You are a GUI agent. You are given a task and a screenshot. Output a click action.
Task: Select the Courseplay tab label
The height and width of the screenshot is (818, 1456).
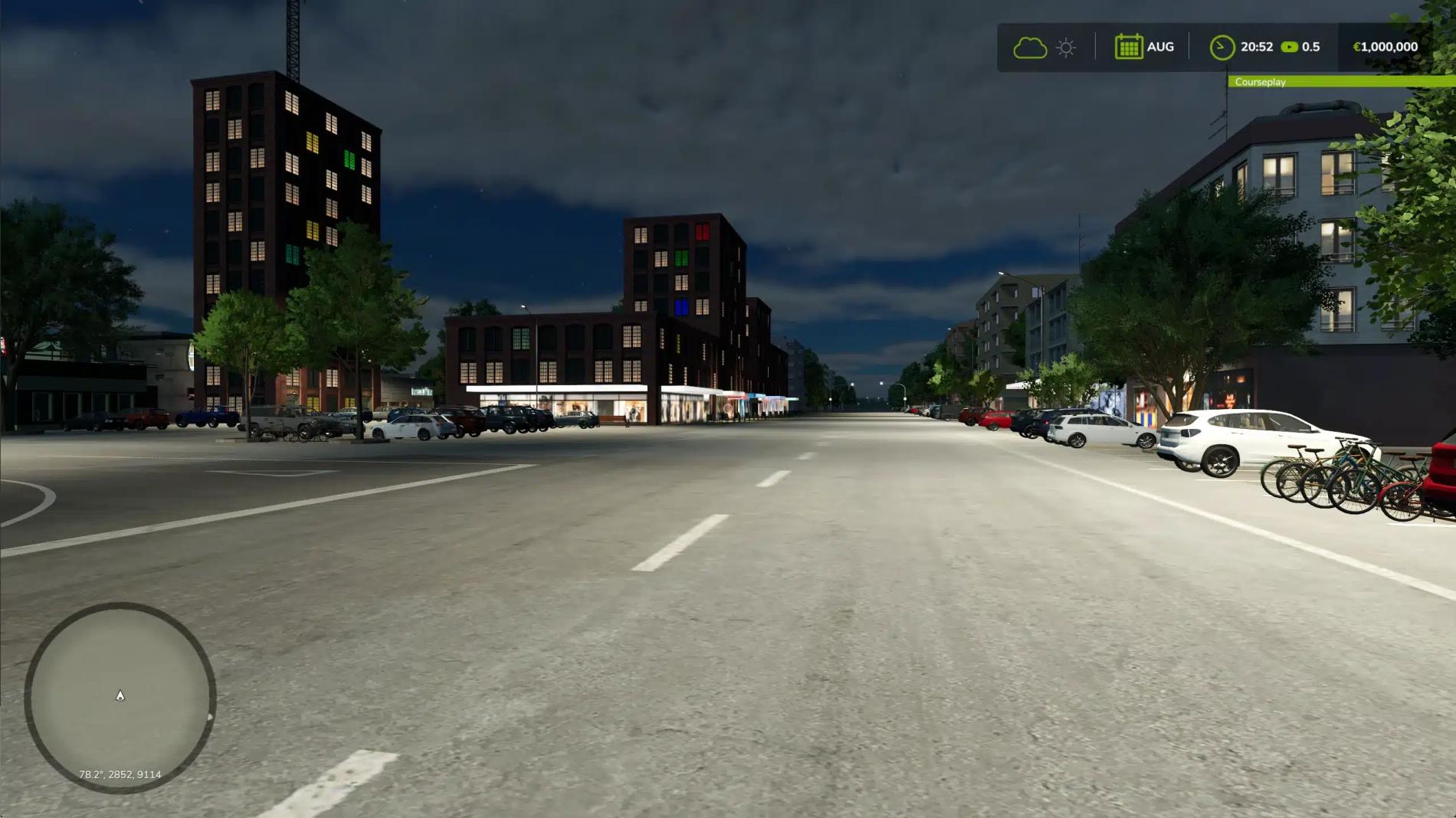click(1261, 82)
